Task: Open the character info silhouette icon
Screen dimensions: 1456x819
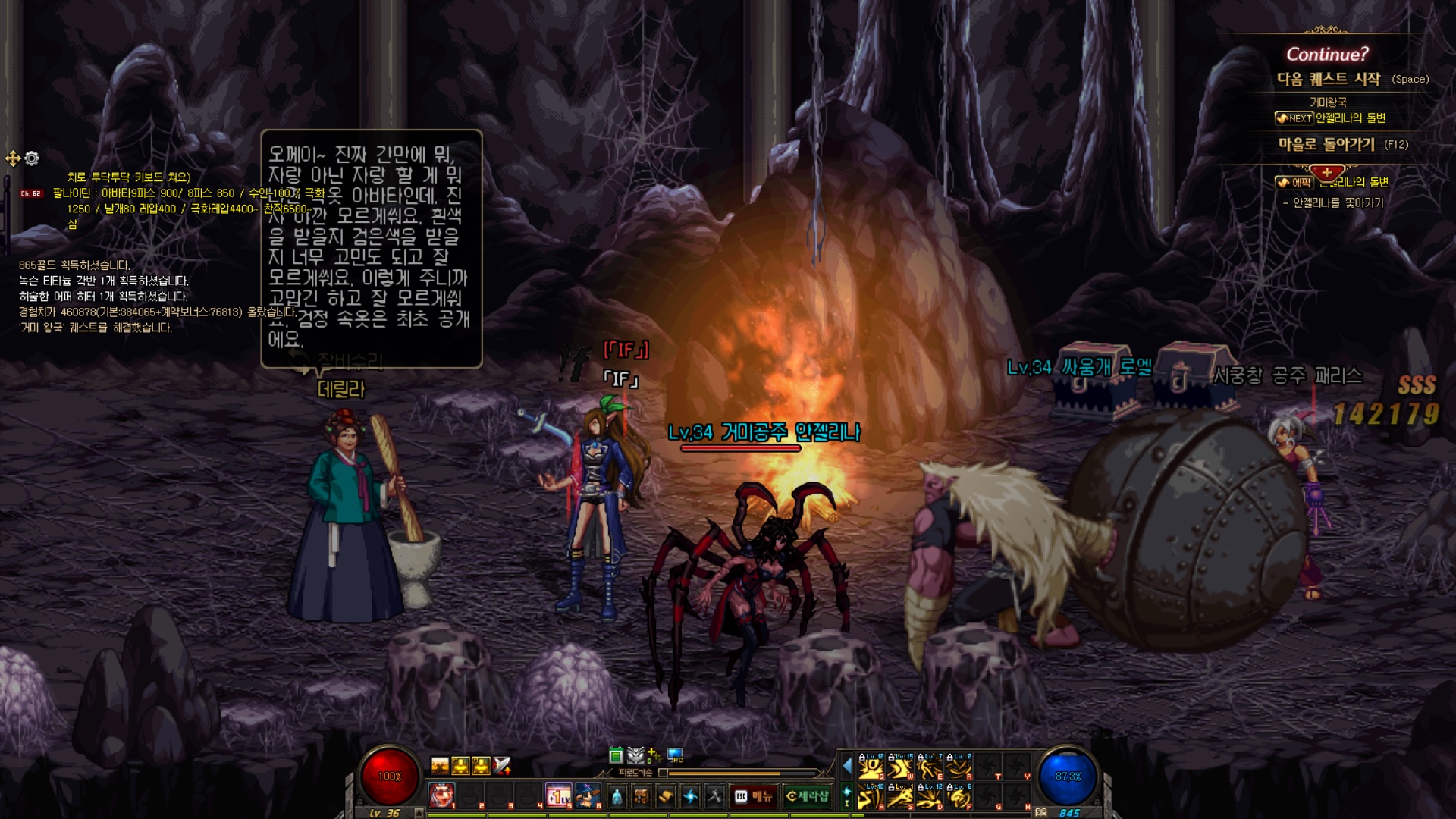Action: coord(617,796)
